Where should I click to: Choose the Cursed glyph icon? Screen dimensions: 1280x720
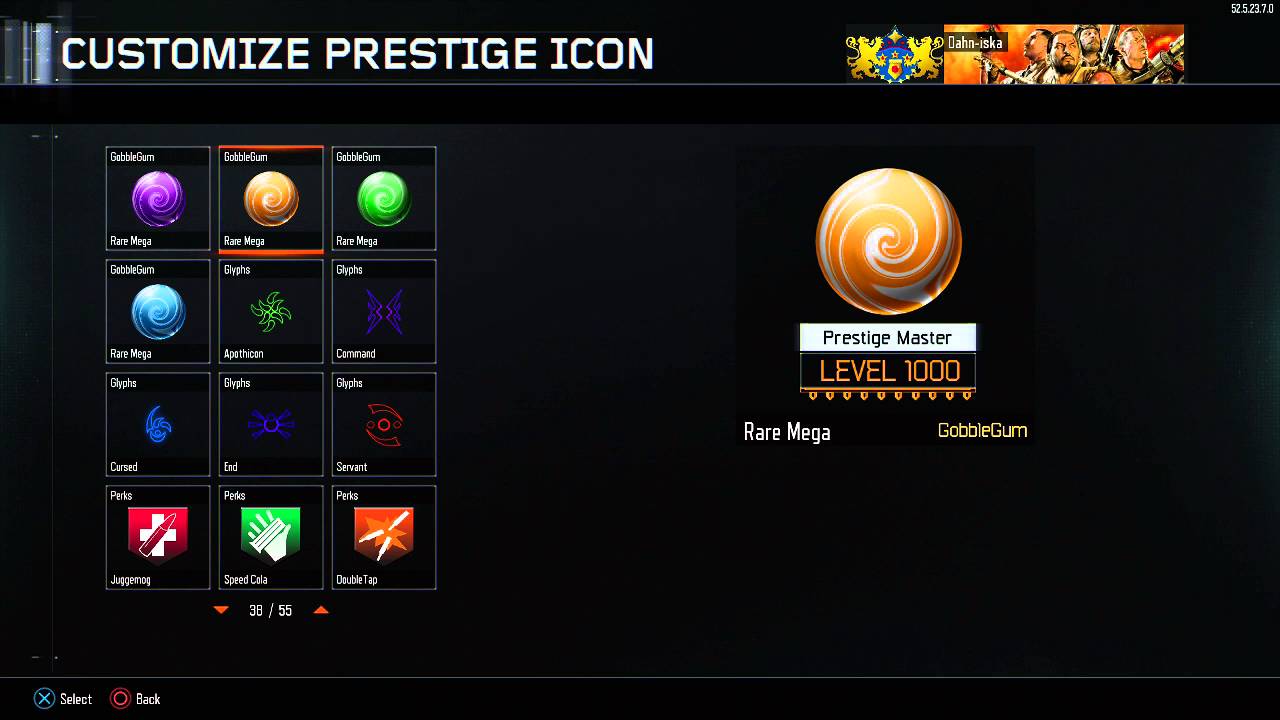tap(157, 424)
